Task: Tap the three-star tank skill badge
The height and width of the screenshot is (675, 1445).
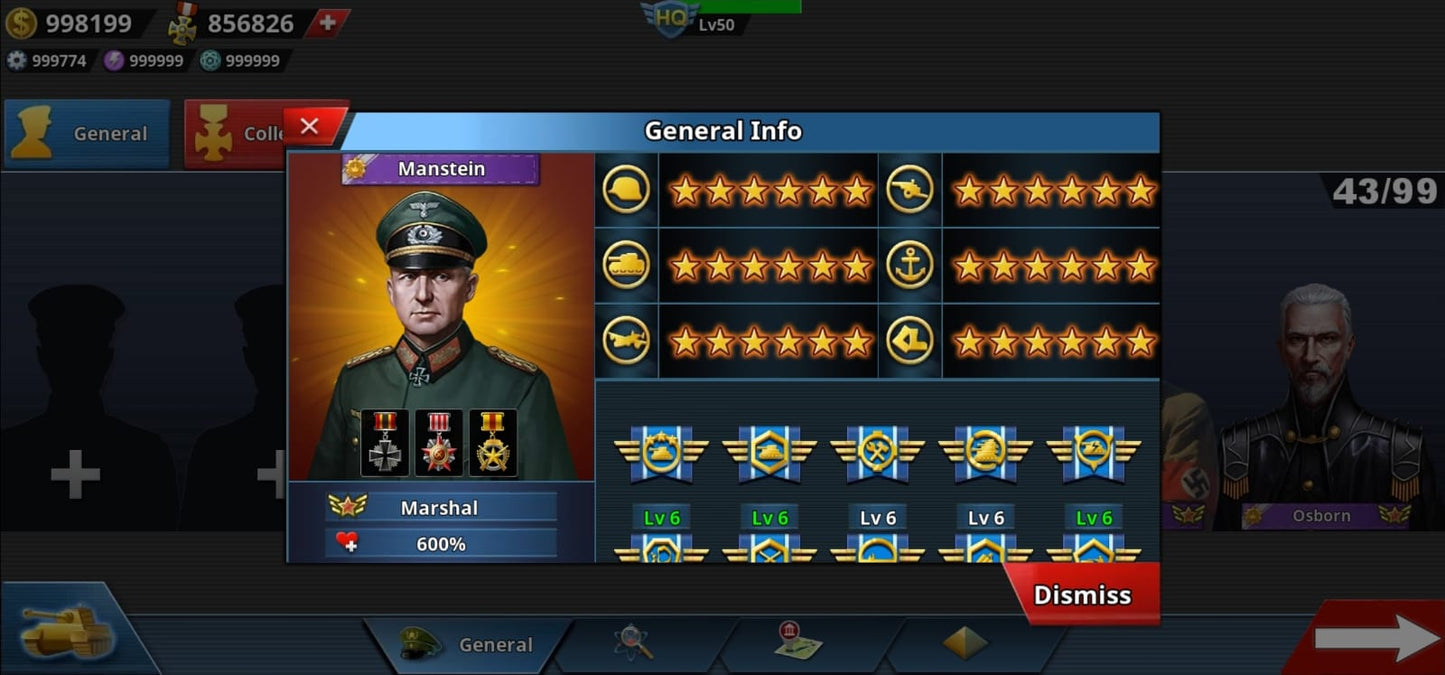Action: pos(662,453)
